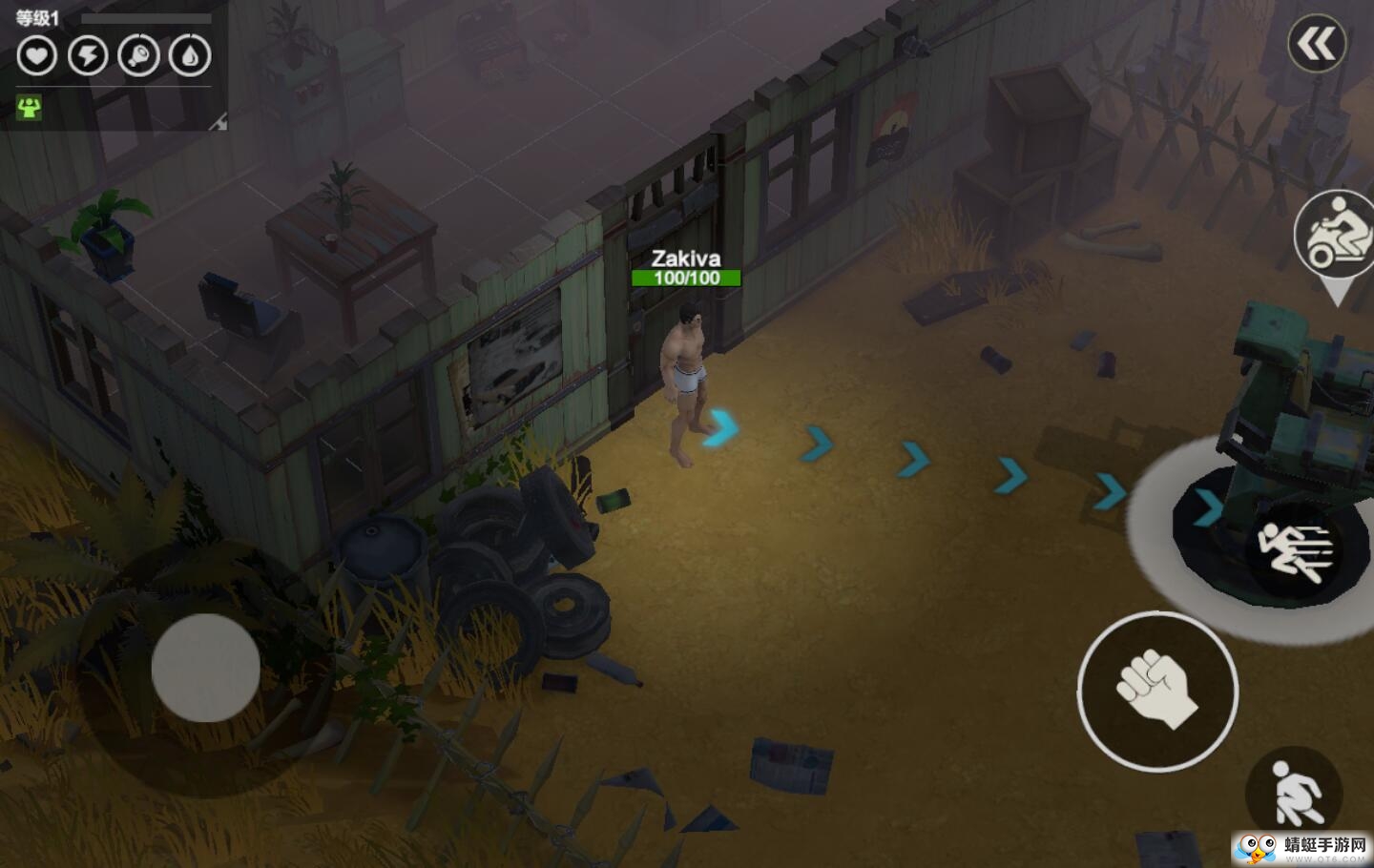1374x868 pixels.
Task: Check the heart health status icon
Action: pyautogui.click(x=36, y=55)
